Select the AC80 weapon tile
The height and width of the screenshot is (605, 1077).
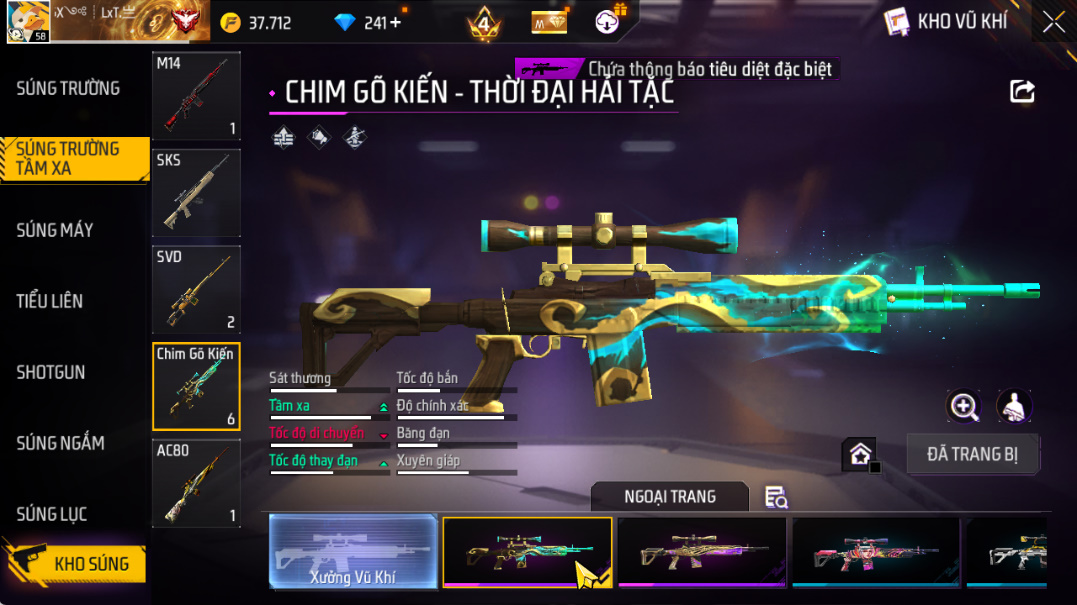pos(196,483)
